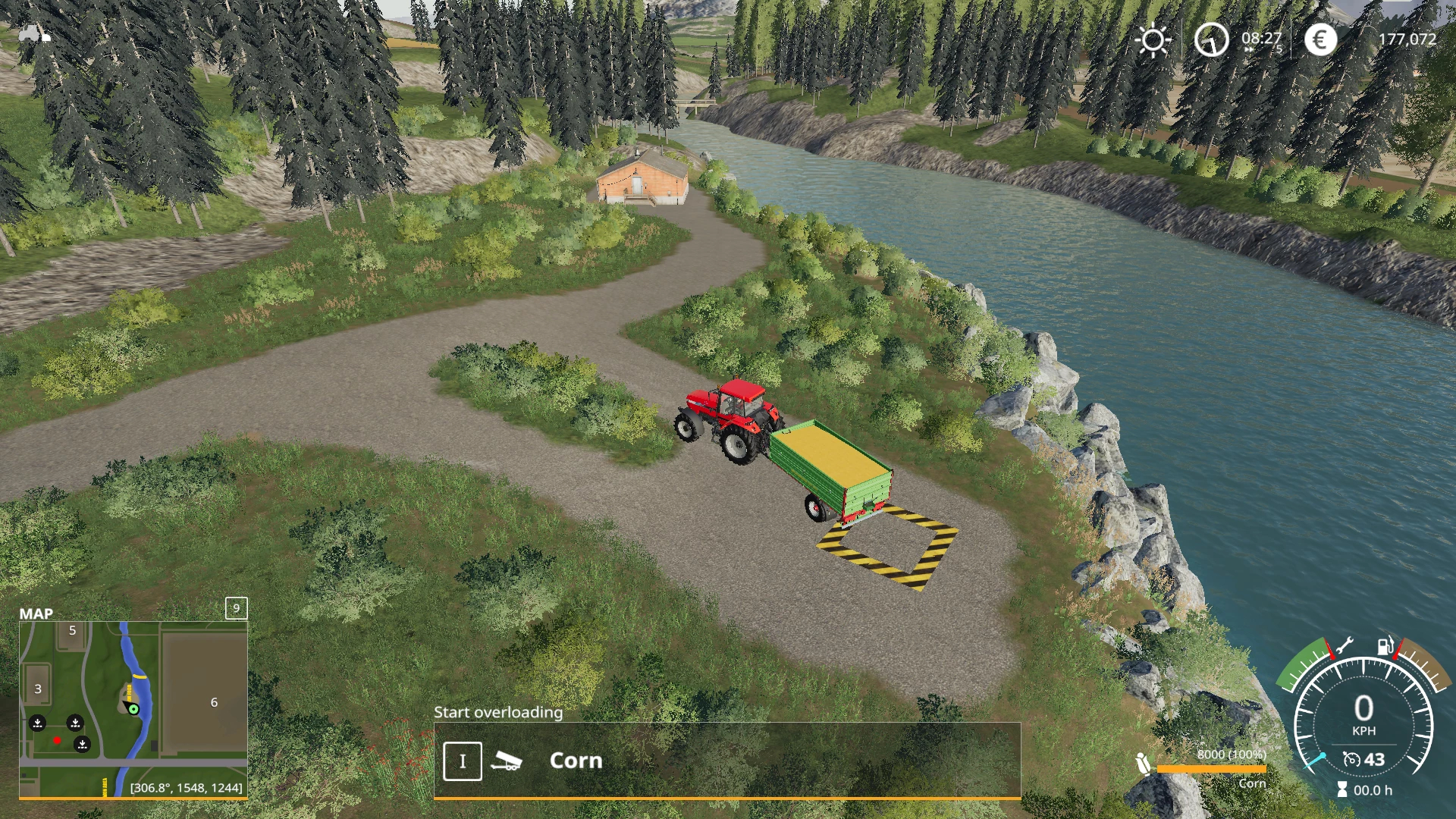Click the red dot marker on the minimap

(x=57, y=740)
